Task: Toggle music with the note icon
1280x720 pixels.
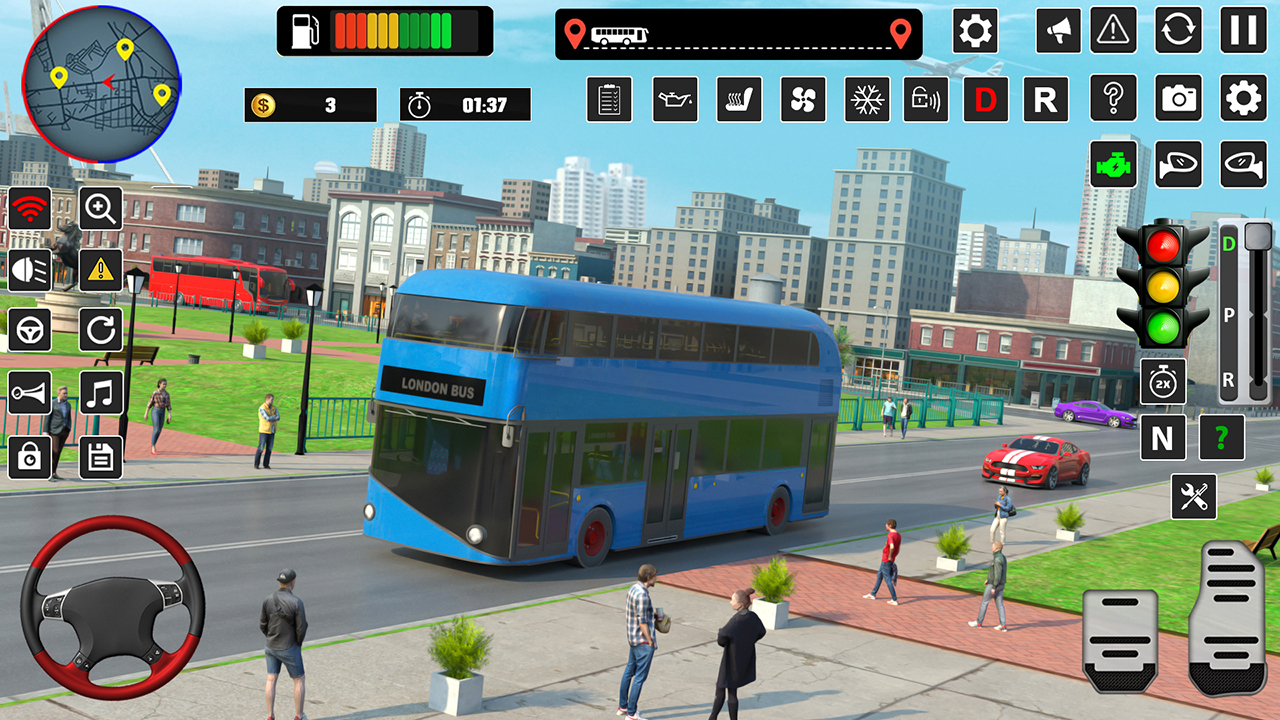Action: click(x=101, y=392)
